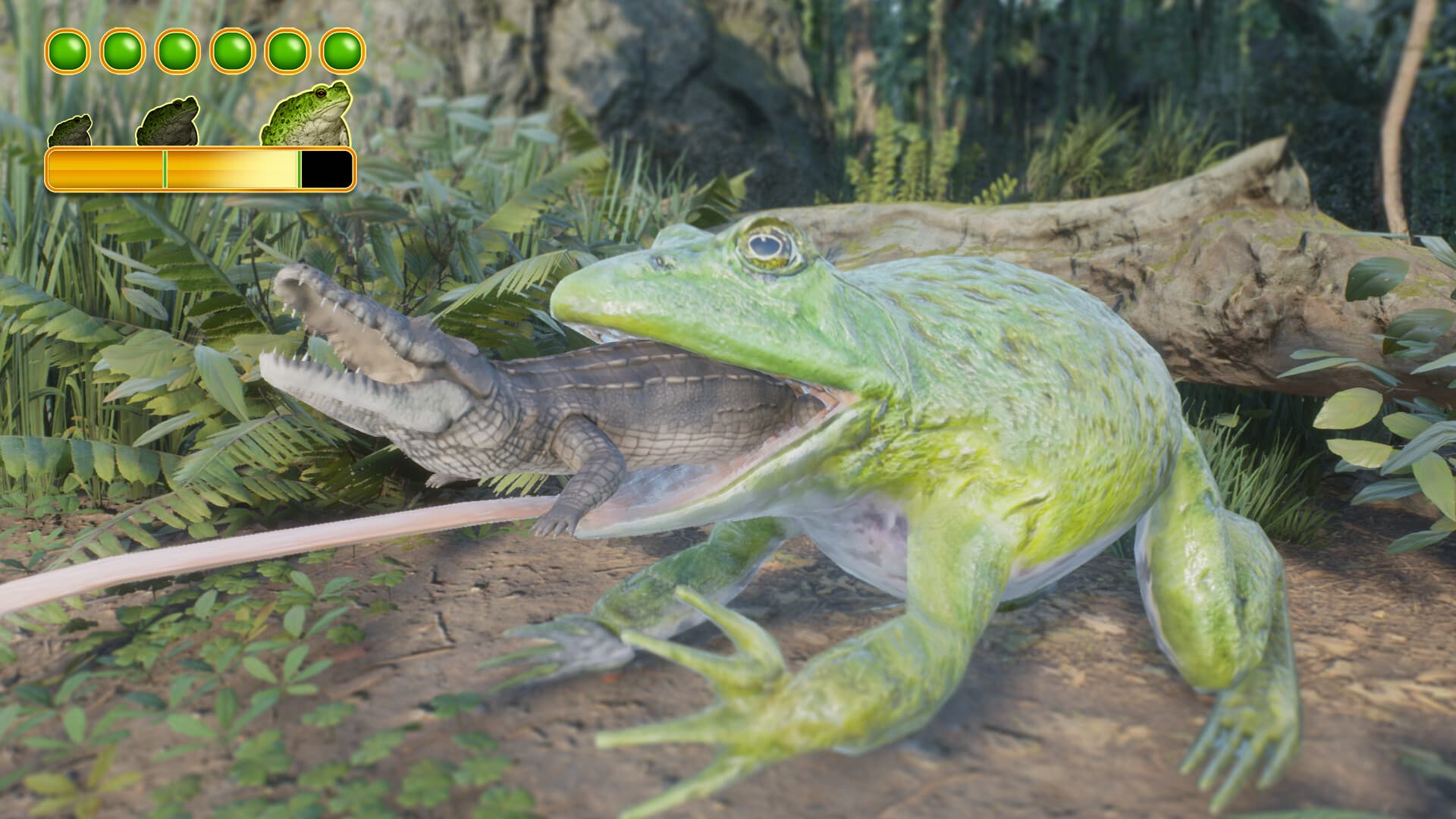
Task: Select the smallest frog growth-stage icon
Action: 71,130
